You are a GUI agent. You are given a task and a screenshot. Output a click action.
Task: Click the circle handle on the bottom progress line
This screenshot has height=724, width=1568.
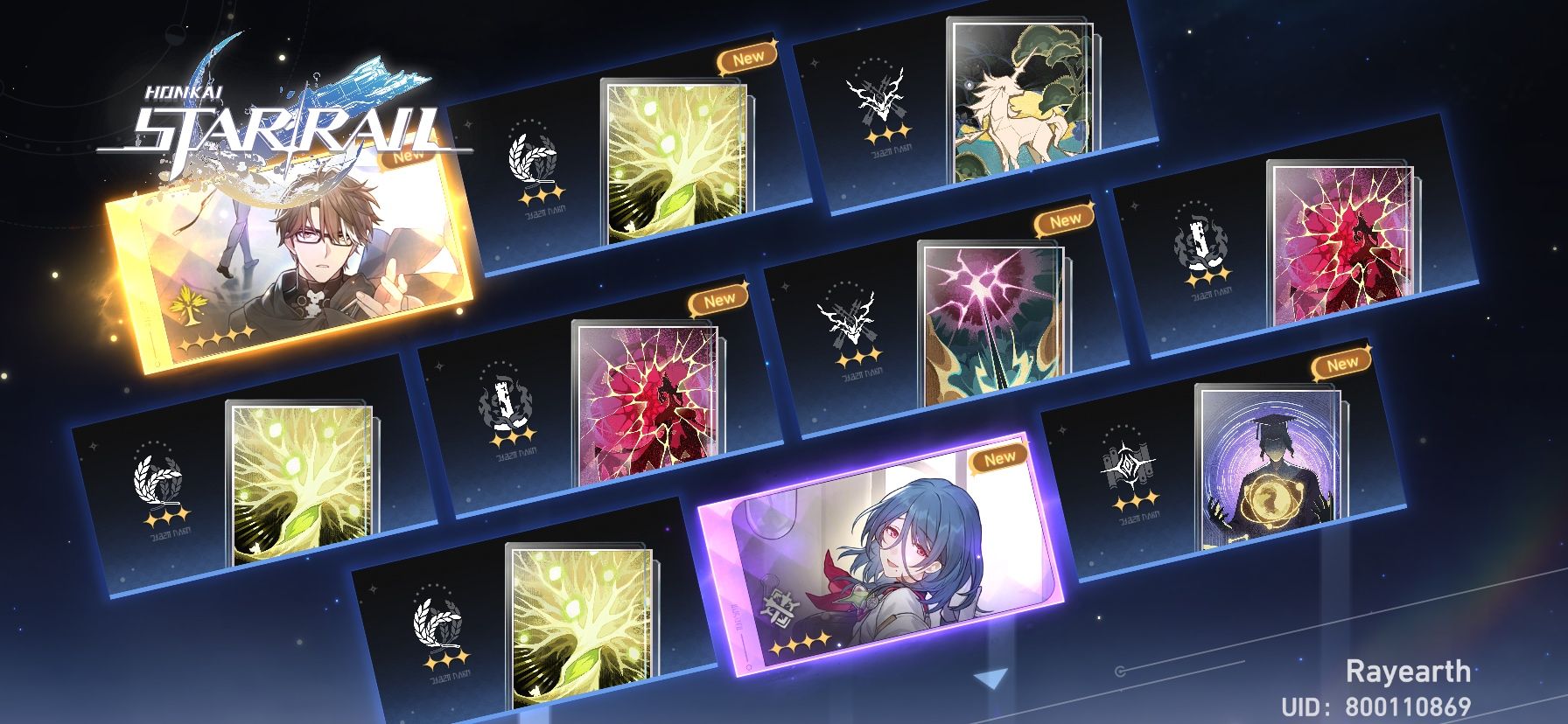(x=1122, y=672)
